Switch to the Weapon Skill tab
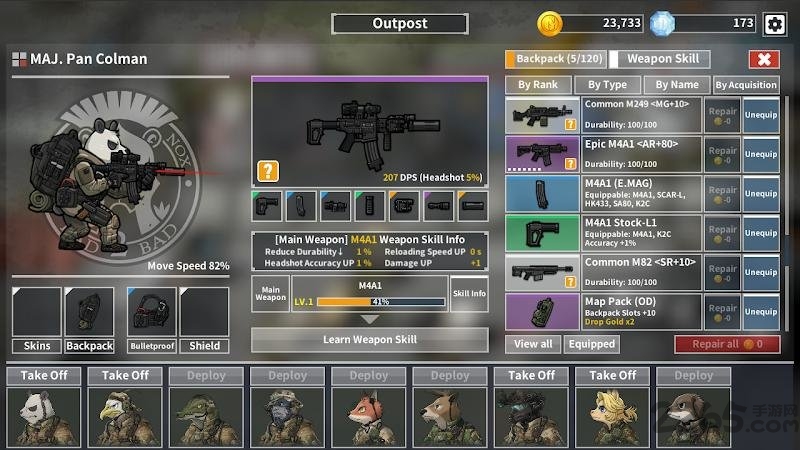 661,59
